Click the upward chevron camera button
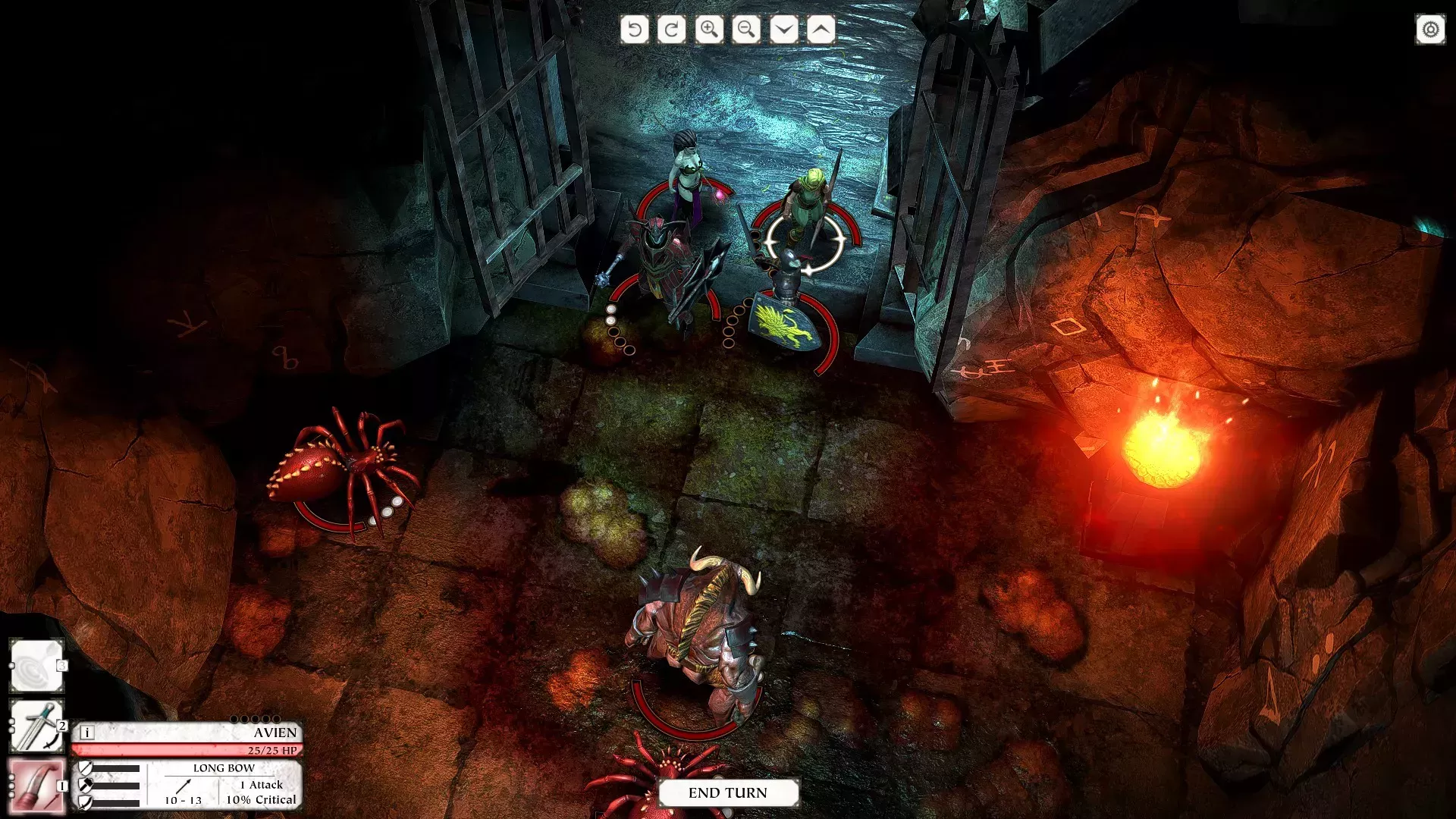This screenshot has height=819, width=1456. 821,30
